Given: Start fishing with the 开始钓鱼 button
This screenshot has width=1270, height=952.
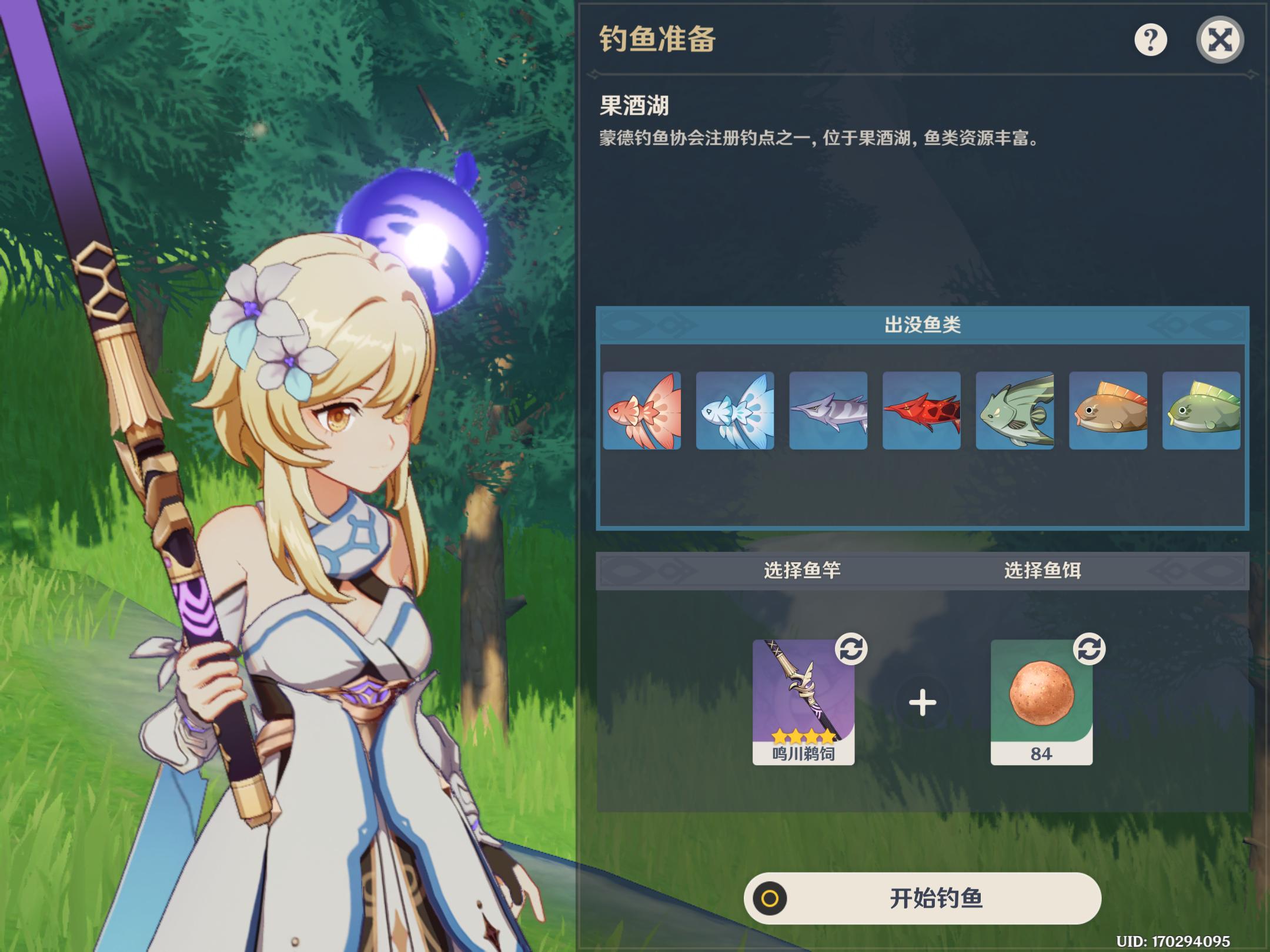Looking at the screenshot, I should pos(922,898).
